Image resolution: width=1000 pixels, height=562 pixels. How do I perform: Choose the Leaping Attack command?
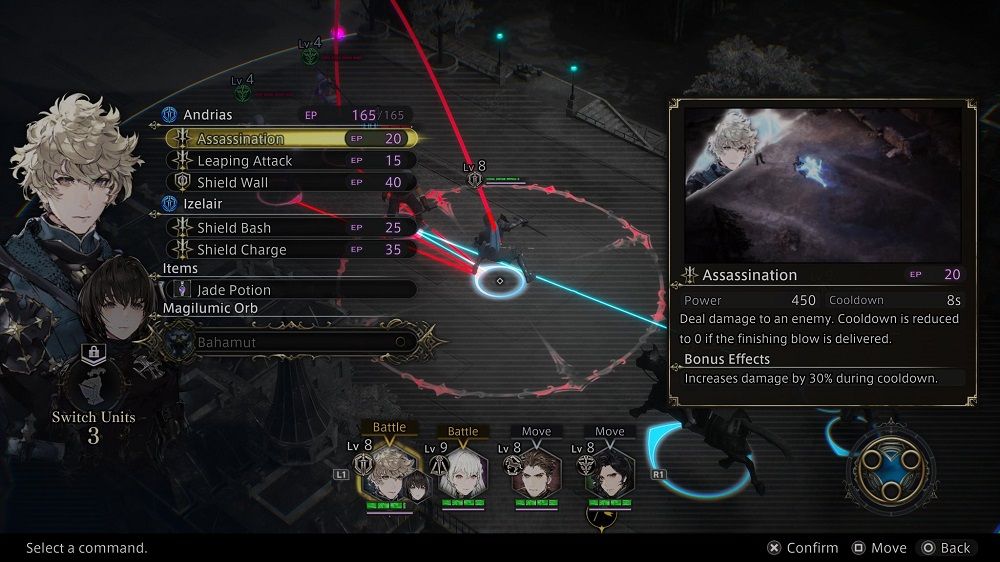click(x=290, y=161)
